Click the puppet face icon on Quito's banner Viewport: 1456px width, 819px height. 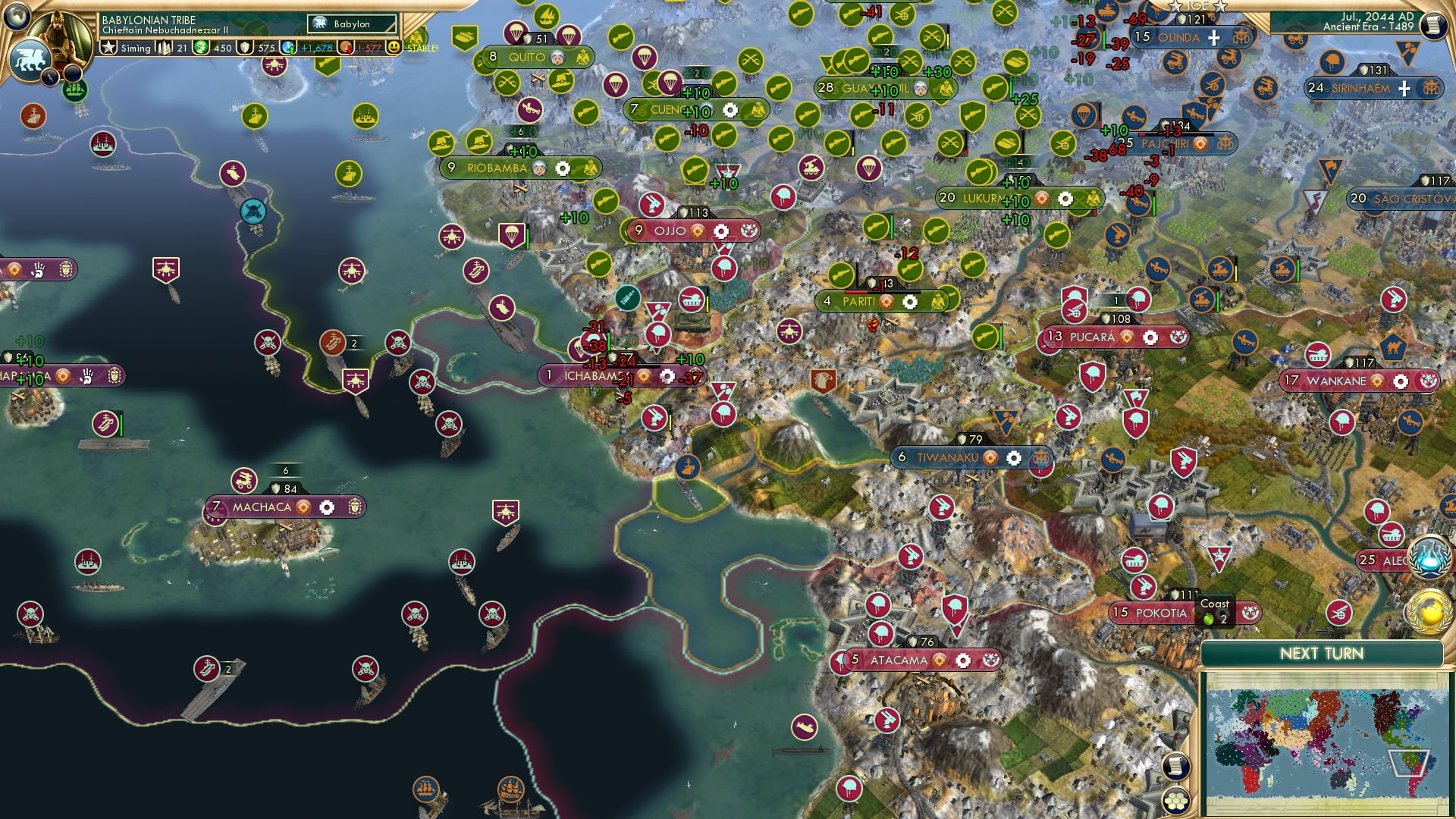[559, 57]
